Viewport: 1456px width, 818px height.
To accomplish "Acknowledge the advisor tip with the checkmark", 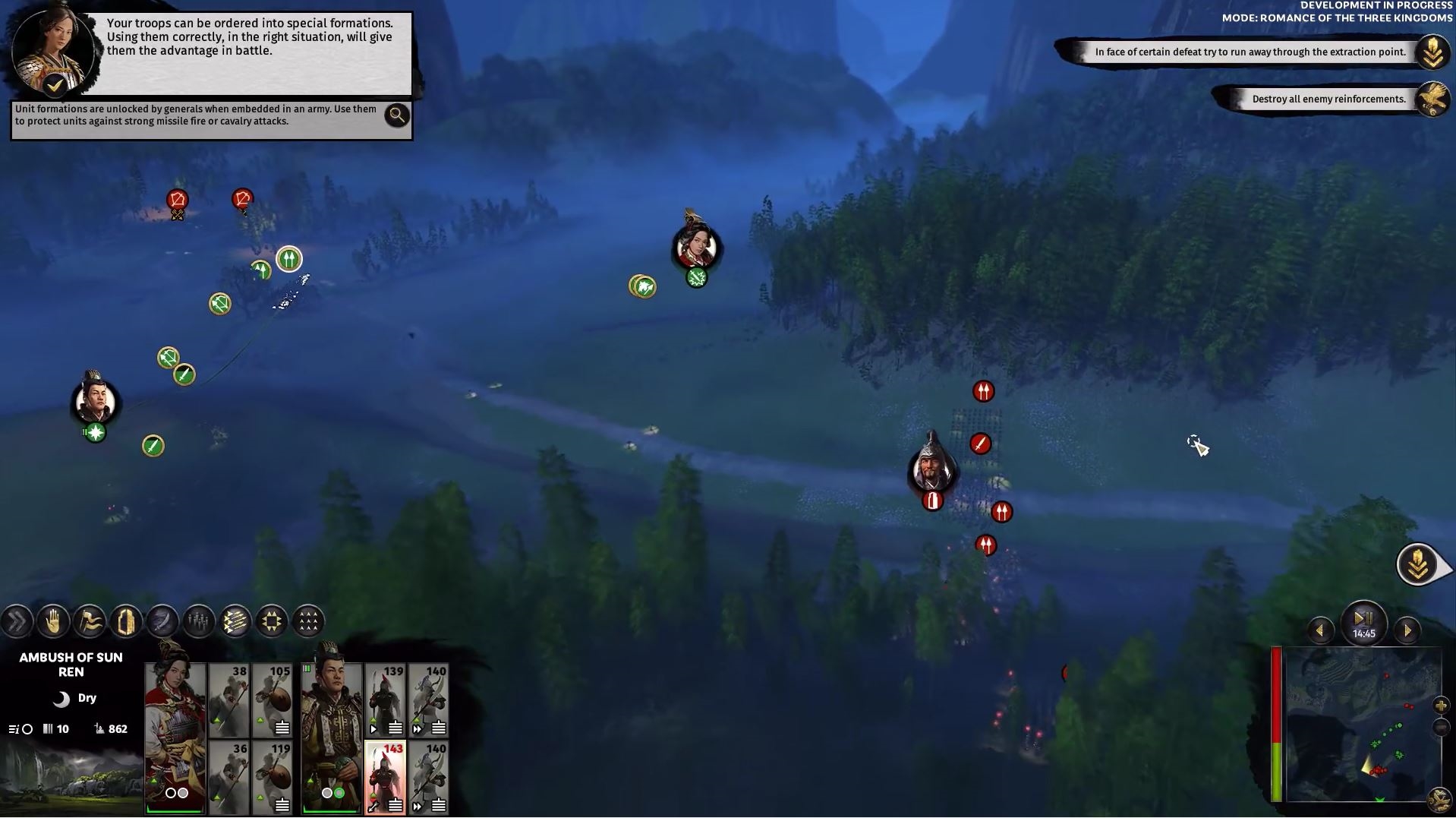I will pos(55,85).
